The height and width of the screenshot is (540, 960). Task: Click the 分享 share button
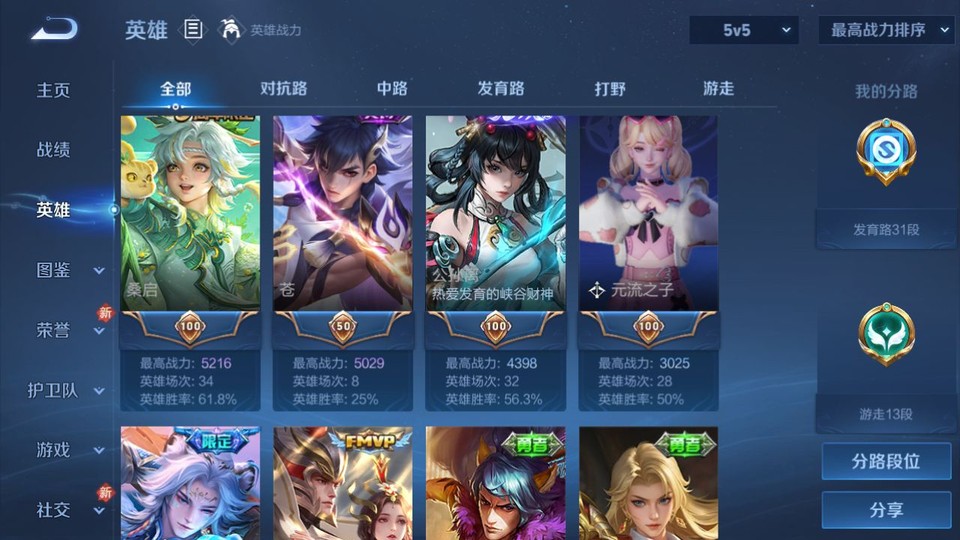pyautogui.click(x=886, y=510)
